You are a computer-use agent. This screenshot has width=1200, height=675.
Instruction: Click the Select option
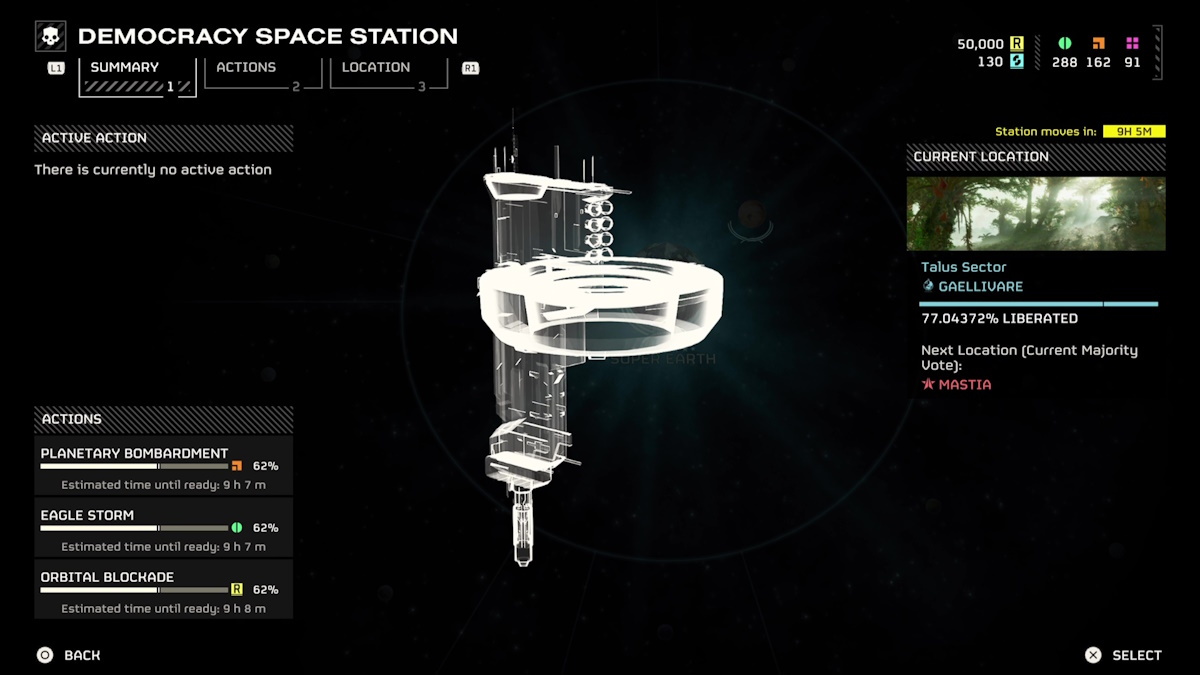coord(1124,655)
